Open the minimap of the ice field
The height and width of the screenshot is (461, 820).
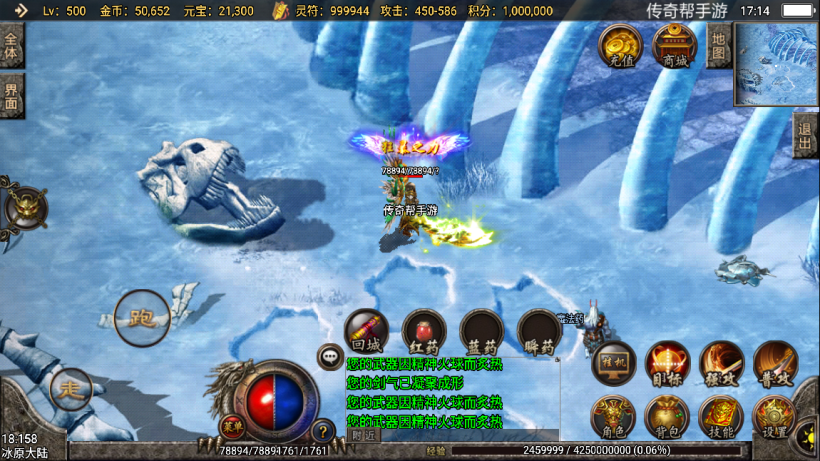[776, 65]
